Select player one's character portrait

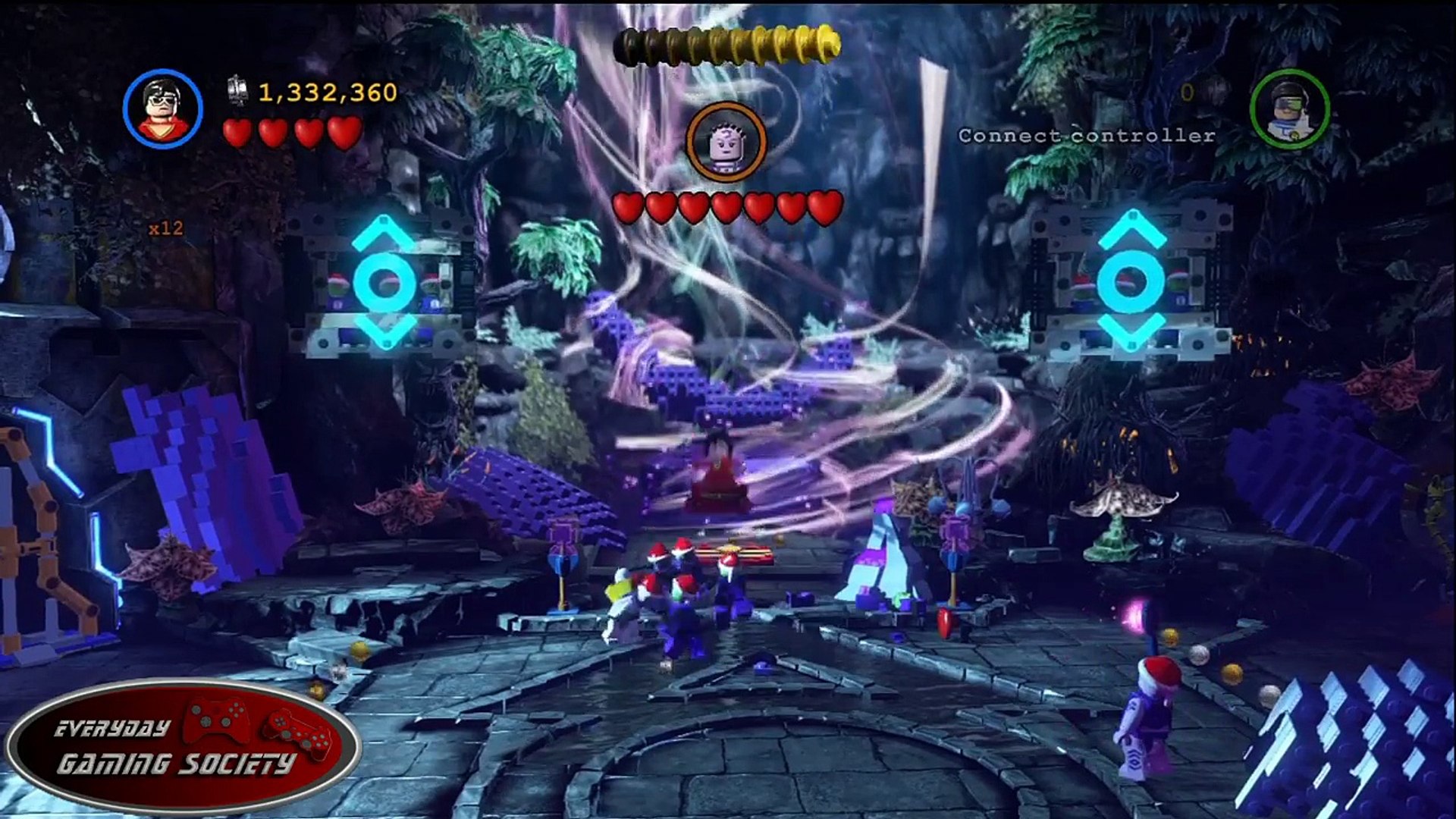coord(163,108)
